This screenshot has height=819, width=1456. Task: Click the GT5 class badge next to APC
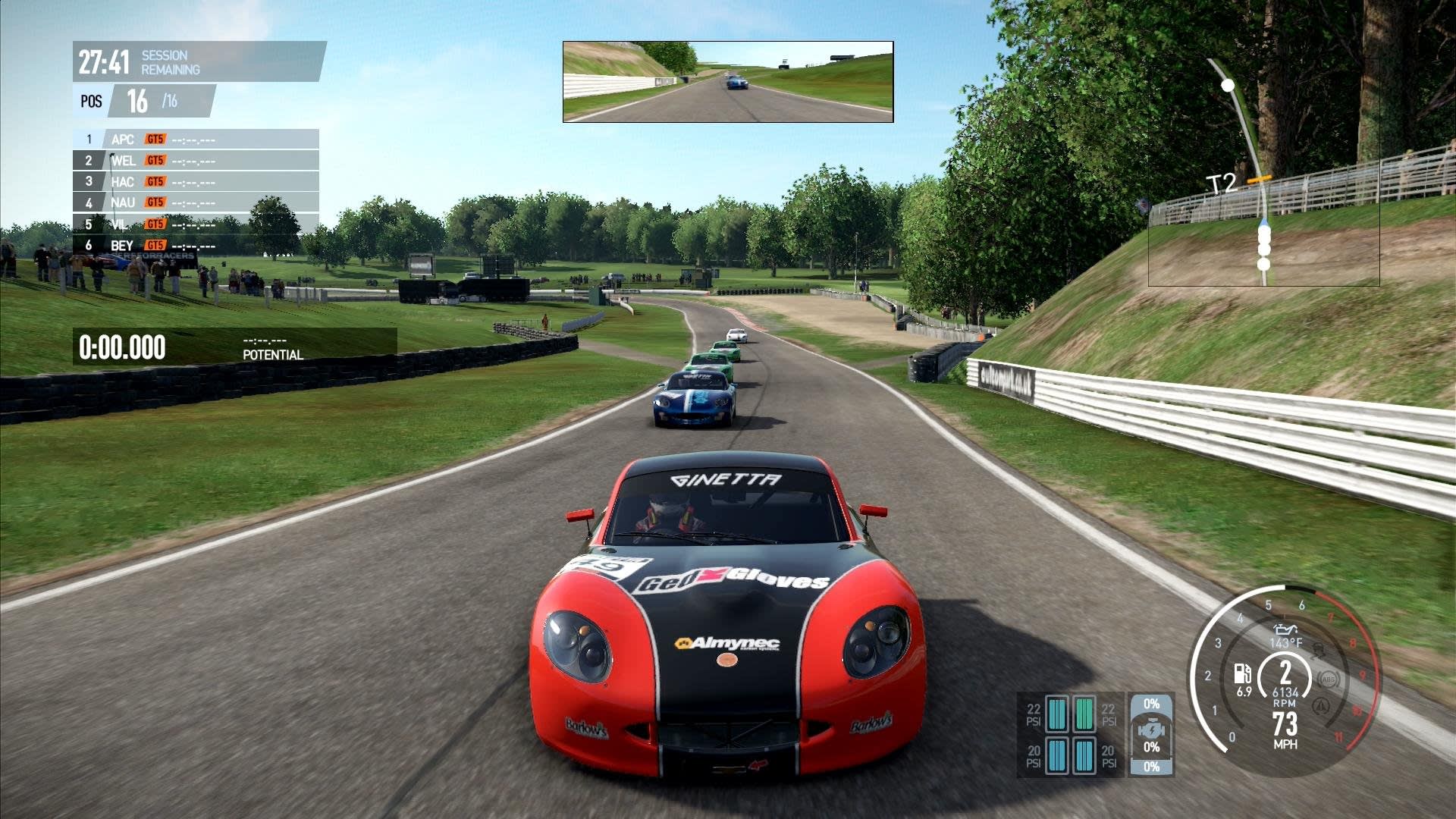pos(154,140)
